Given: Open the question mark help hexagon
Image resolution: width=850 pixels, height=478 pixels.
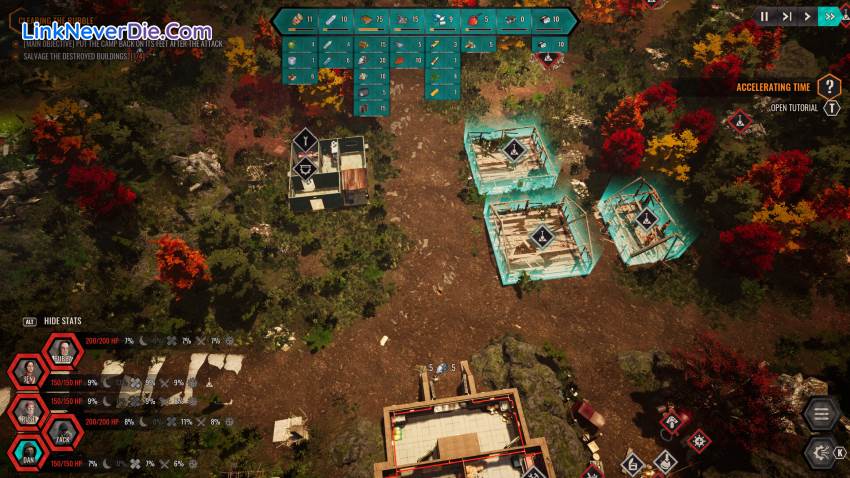Looking at the screenshot, I should pyautogui.click(x=829, y=87).
